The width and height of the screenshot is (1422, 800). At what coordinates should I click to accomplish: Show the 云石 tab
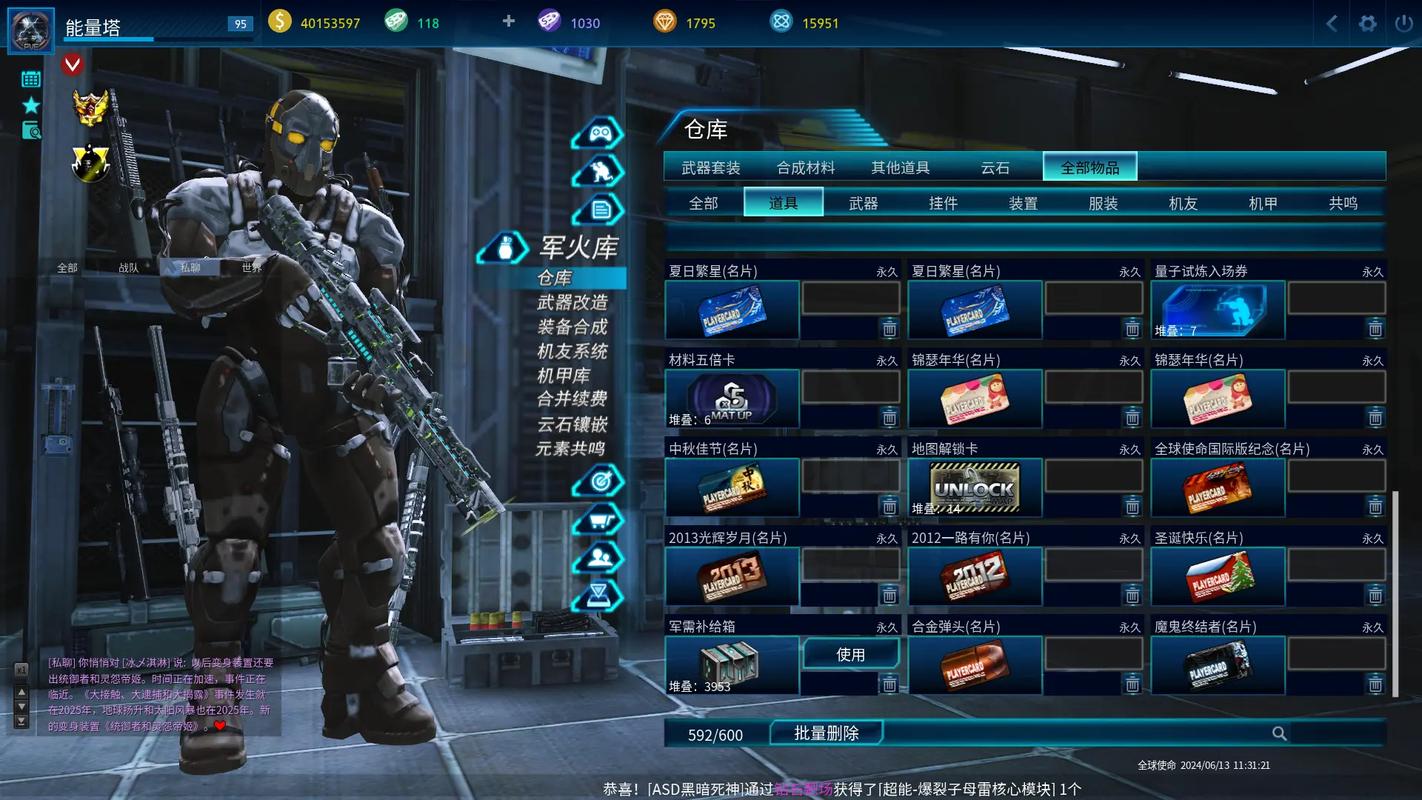point(995,167)
